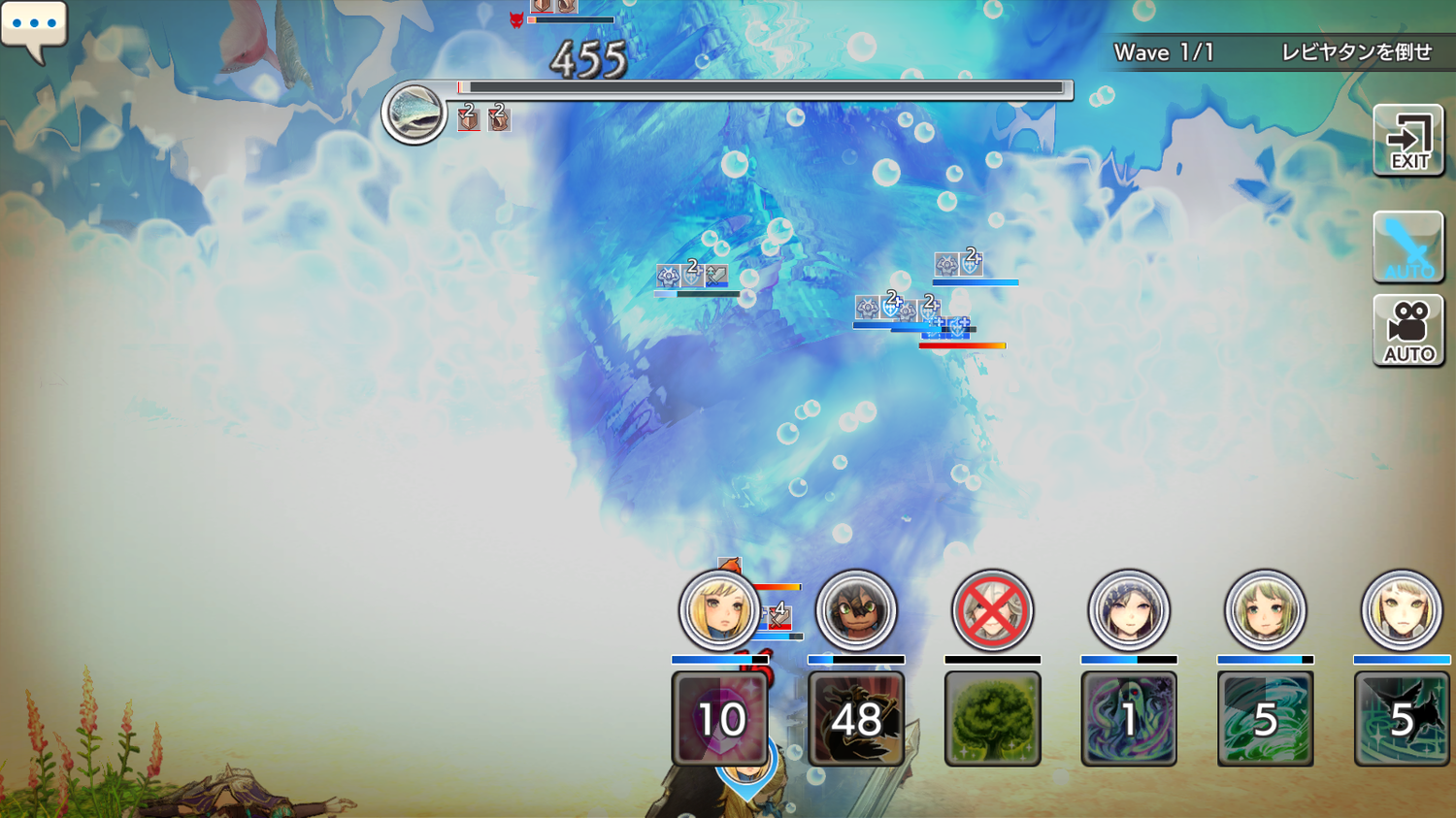1456x818 pixels.
Task: Activate the dark skill showing 48
Action: (x=856, y=718)
